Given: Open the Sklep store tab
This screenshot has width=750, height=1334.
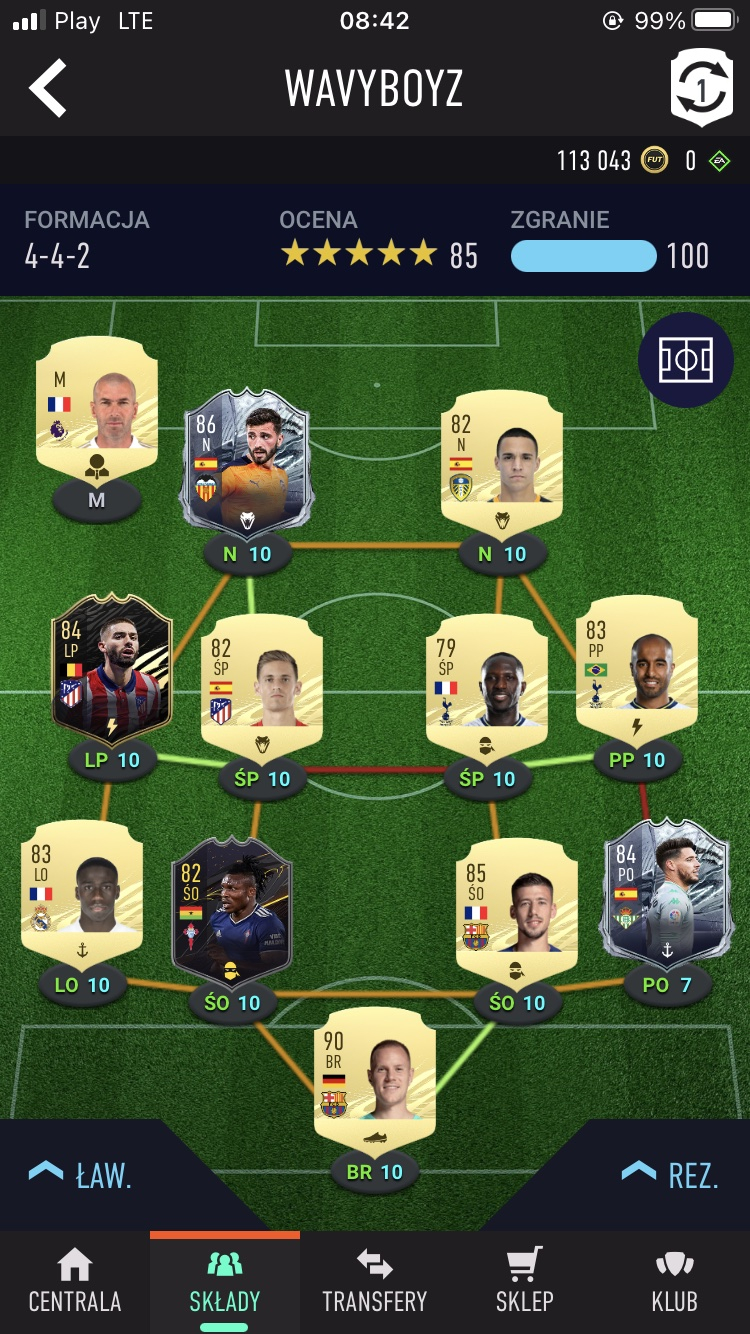Looking at the screenshot, I should pyautogui.click(x=525, y=1282).
